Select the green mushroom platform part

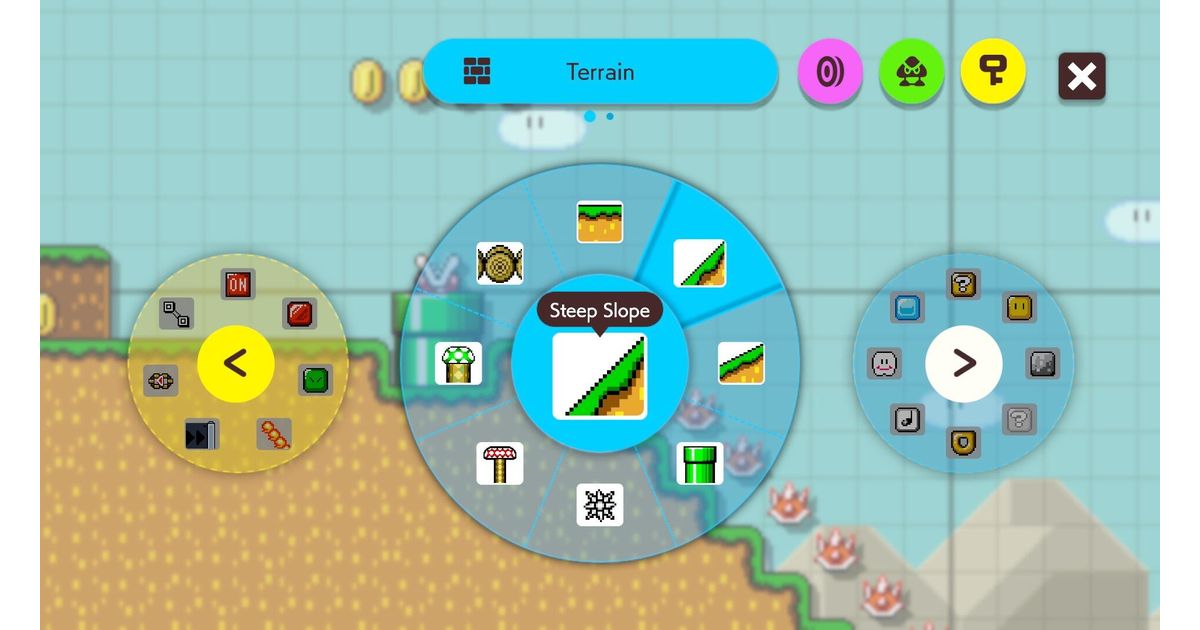coord(459,363)
